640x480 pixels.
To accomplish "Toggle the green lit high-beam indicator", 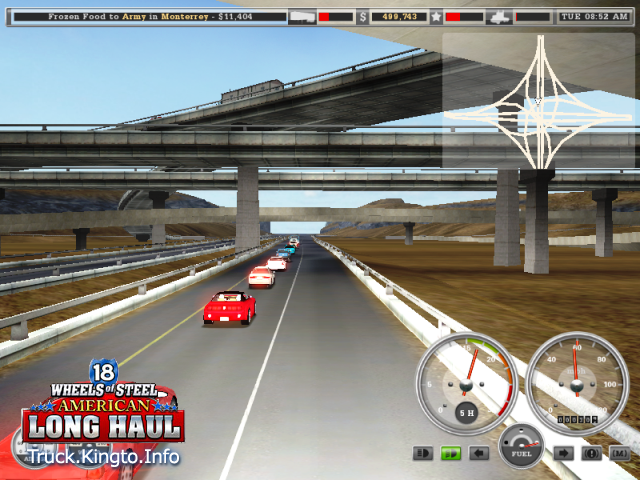I will click(x=451, y=453).
